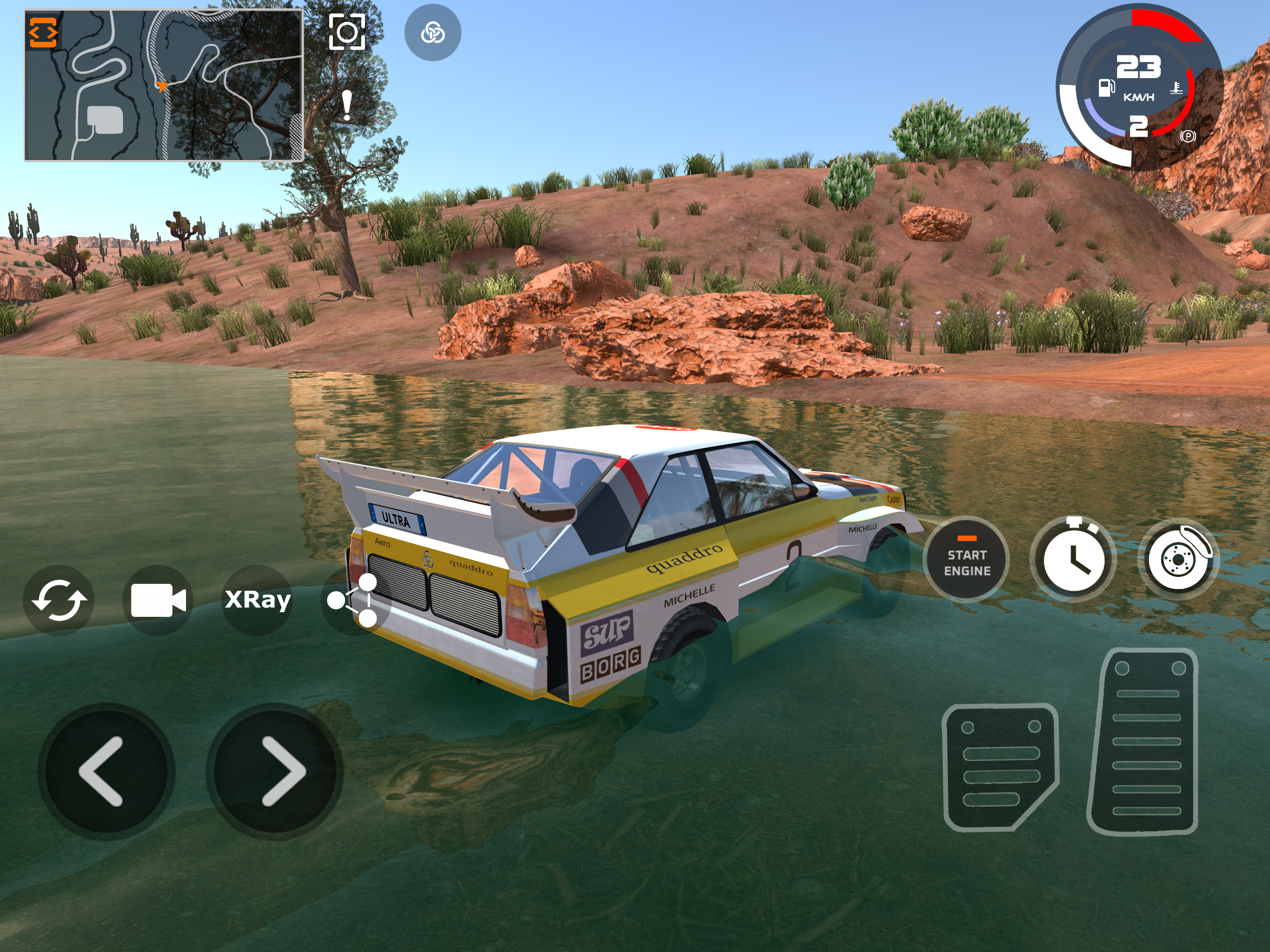This screenshot has width=1270, height=952.
Task: Open the node connection icon menu
Action: (x=354, y=600)
